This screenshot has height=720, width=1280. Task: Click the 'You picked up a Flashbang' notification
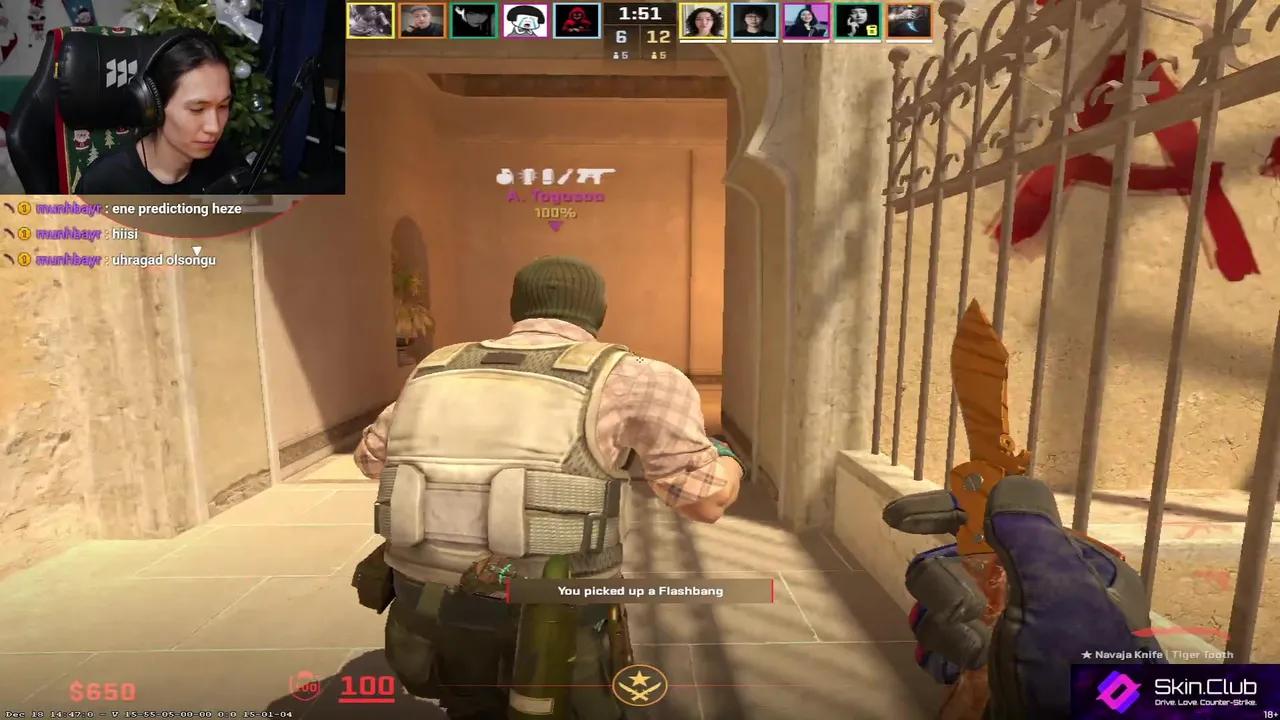coord(640,590)
